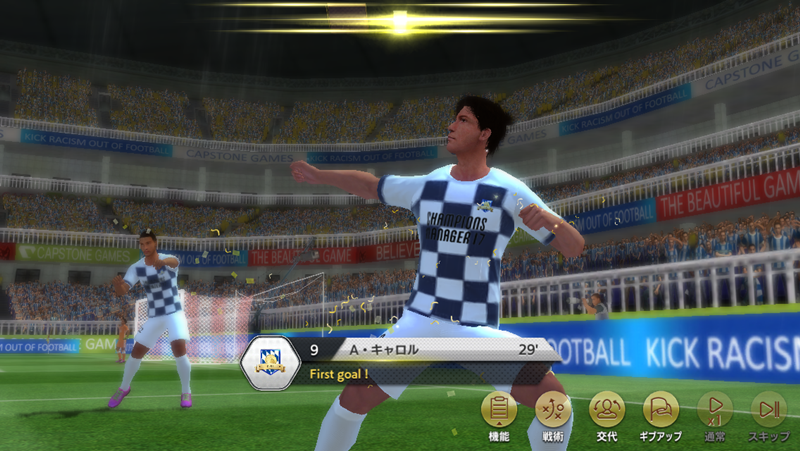Skip the match with スキップ

click(768, 410)
